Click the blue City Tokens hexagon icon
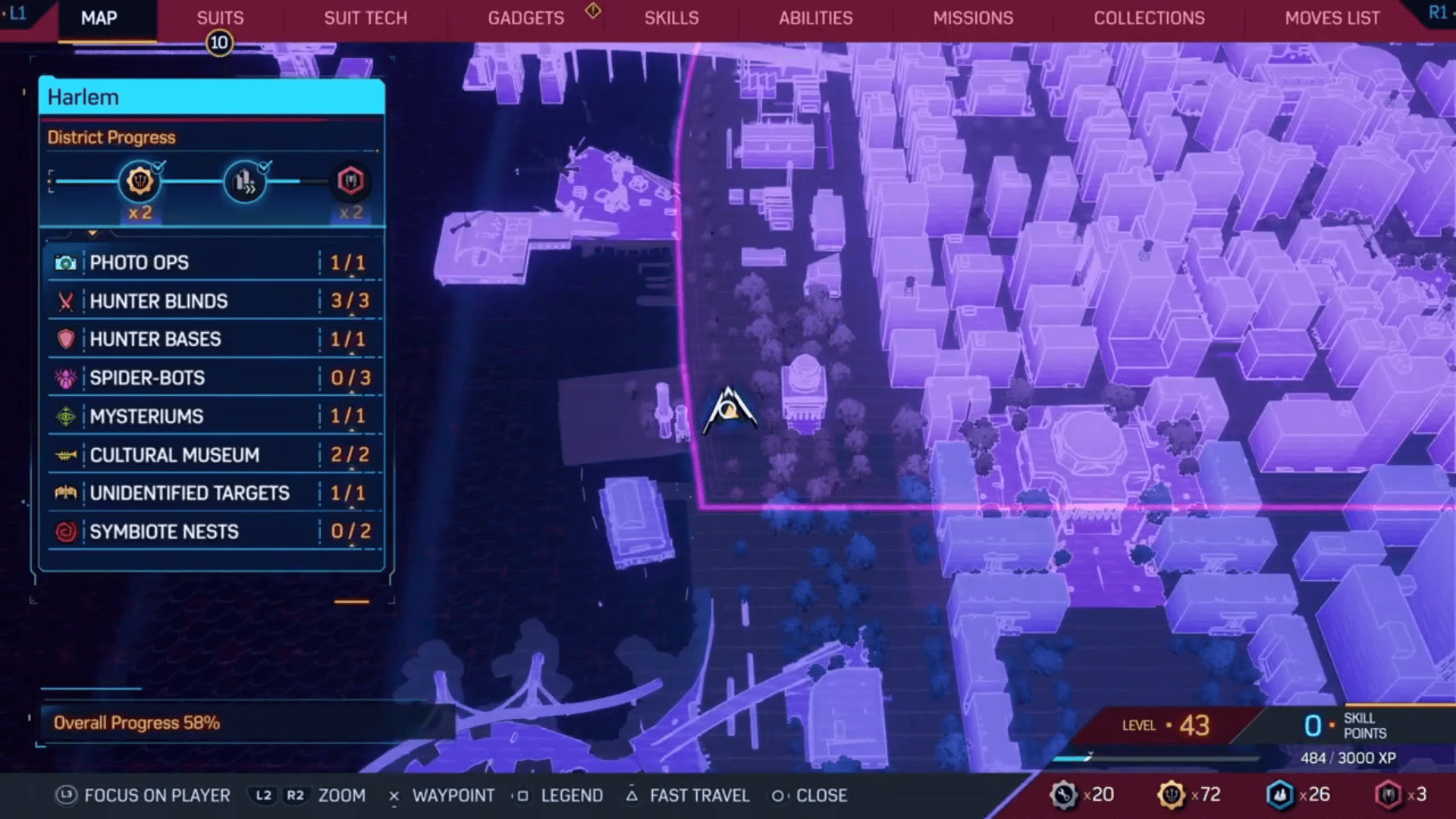Image resolution: width=1456 pixels, height=819 pixels. pyautogui.click(x=1281, y=795)
